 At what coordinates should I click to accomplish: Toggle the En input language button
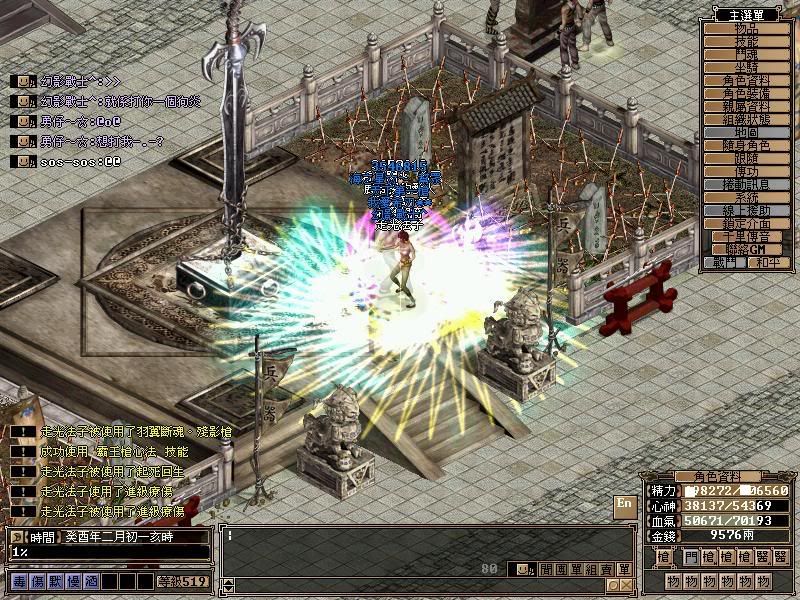[625, 504]
